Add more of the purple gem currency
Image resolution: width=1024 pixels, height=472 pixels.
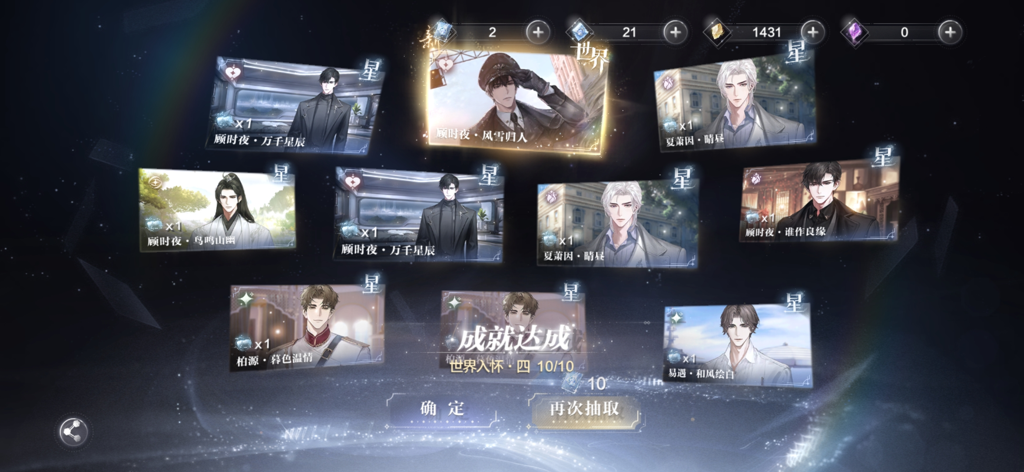[950, 32]
